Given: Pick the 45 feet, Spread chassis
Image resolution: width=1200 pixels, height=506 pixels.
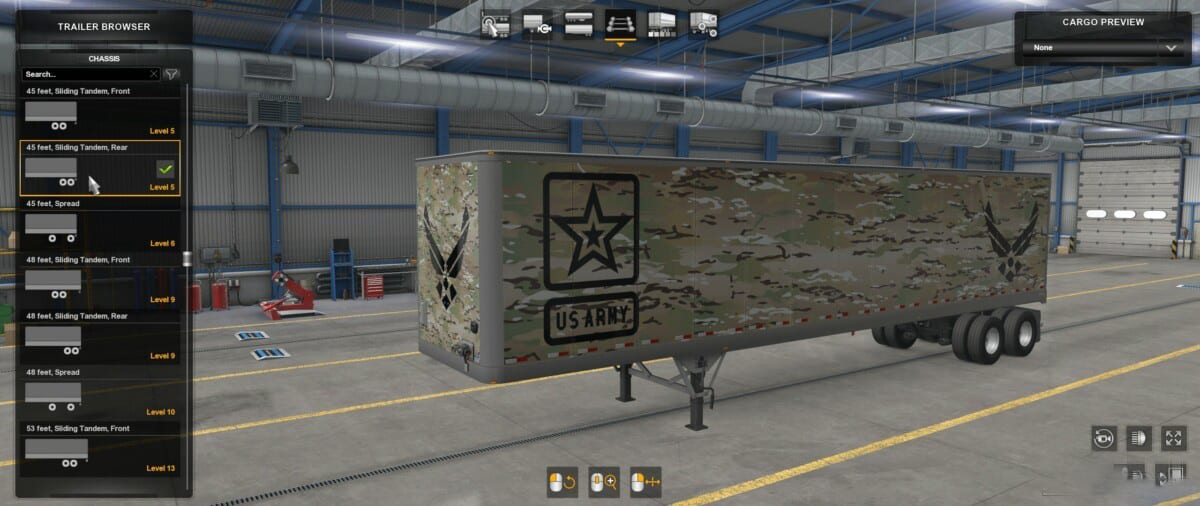Looking at the screenshot, I should 100,225.
